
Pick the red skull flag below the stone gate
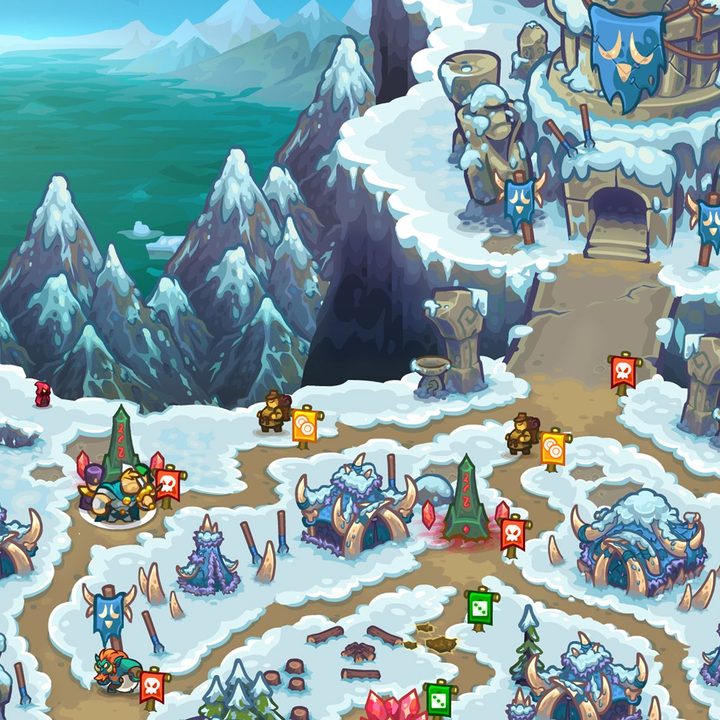pyautogui.click(x=623, y=372)
